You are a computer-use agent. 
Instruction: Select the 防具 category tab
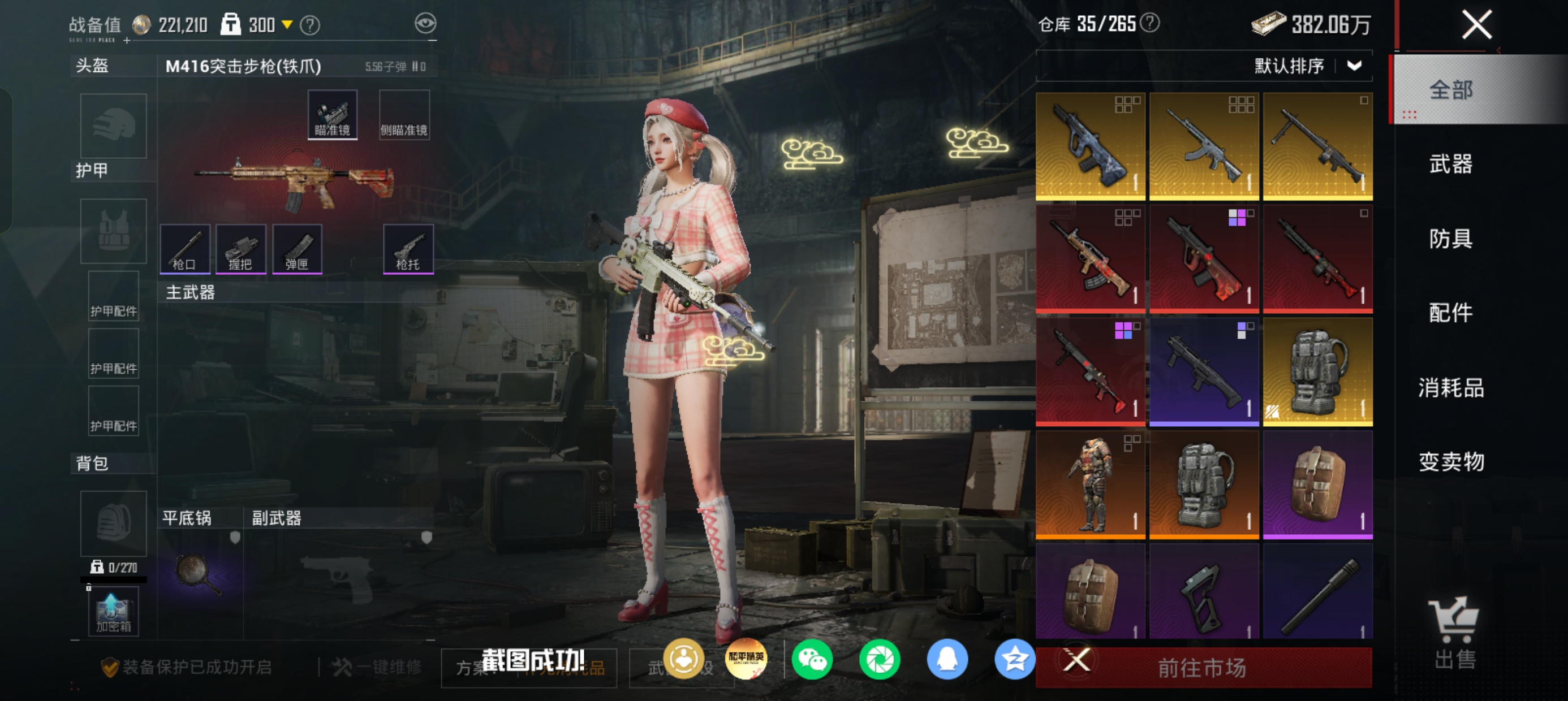point(1450,239)
